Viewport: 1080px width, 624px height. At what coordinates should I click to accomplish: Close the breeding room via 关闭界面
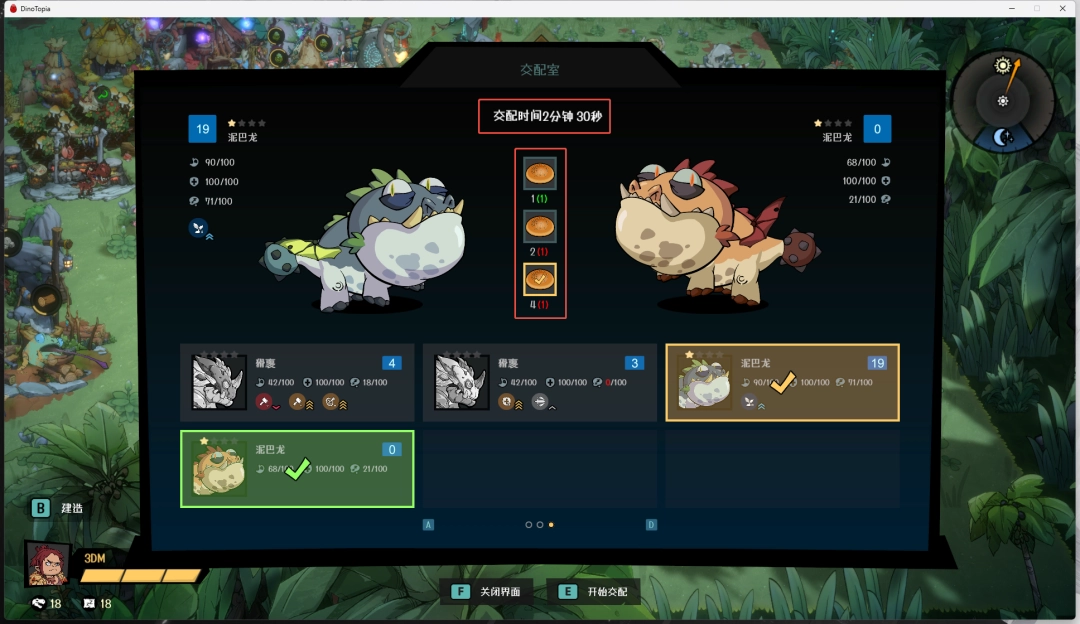click(x=490, y=592)
